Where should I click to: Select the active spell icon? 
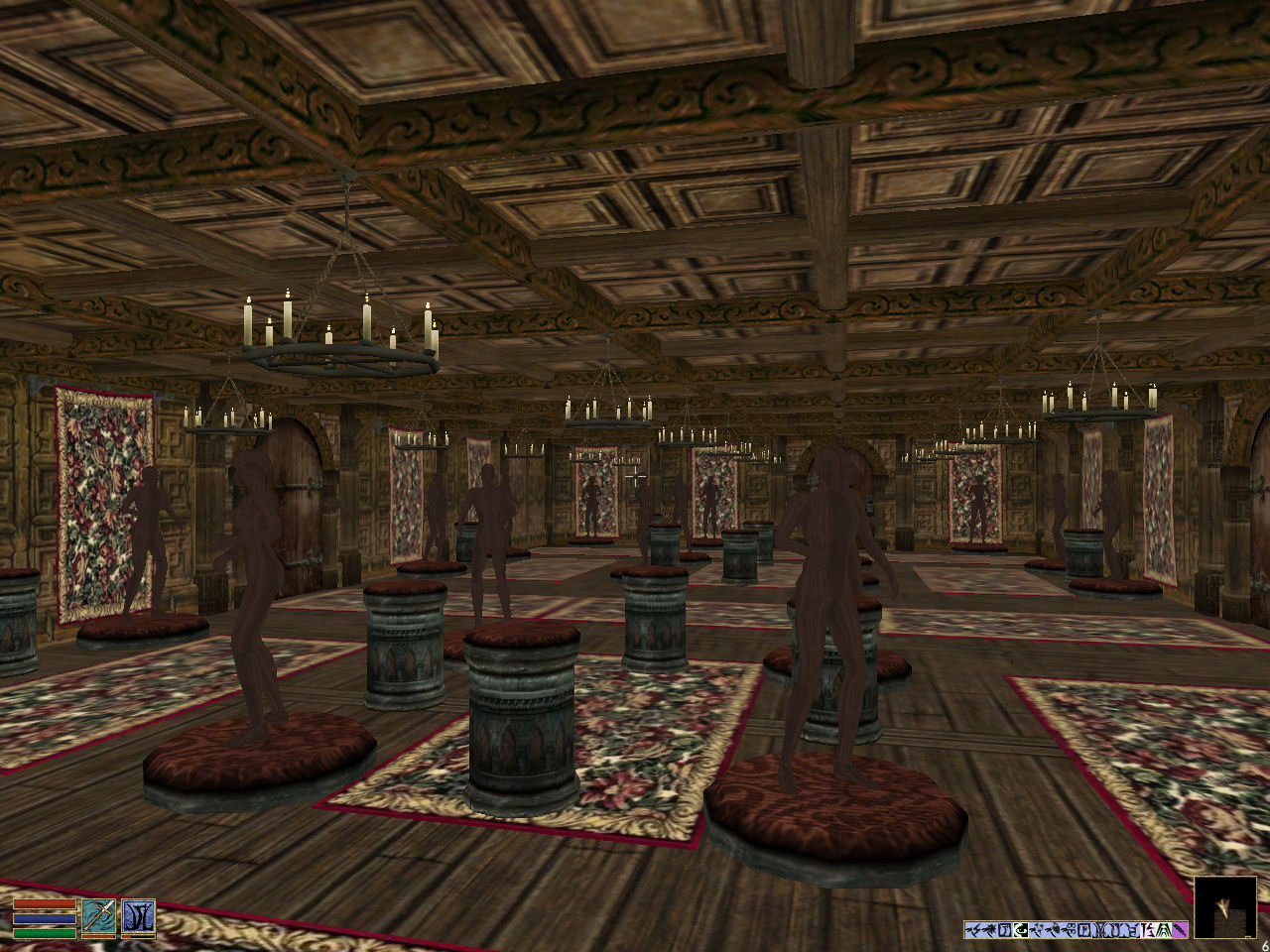point(138,916)
